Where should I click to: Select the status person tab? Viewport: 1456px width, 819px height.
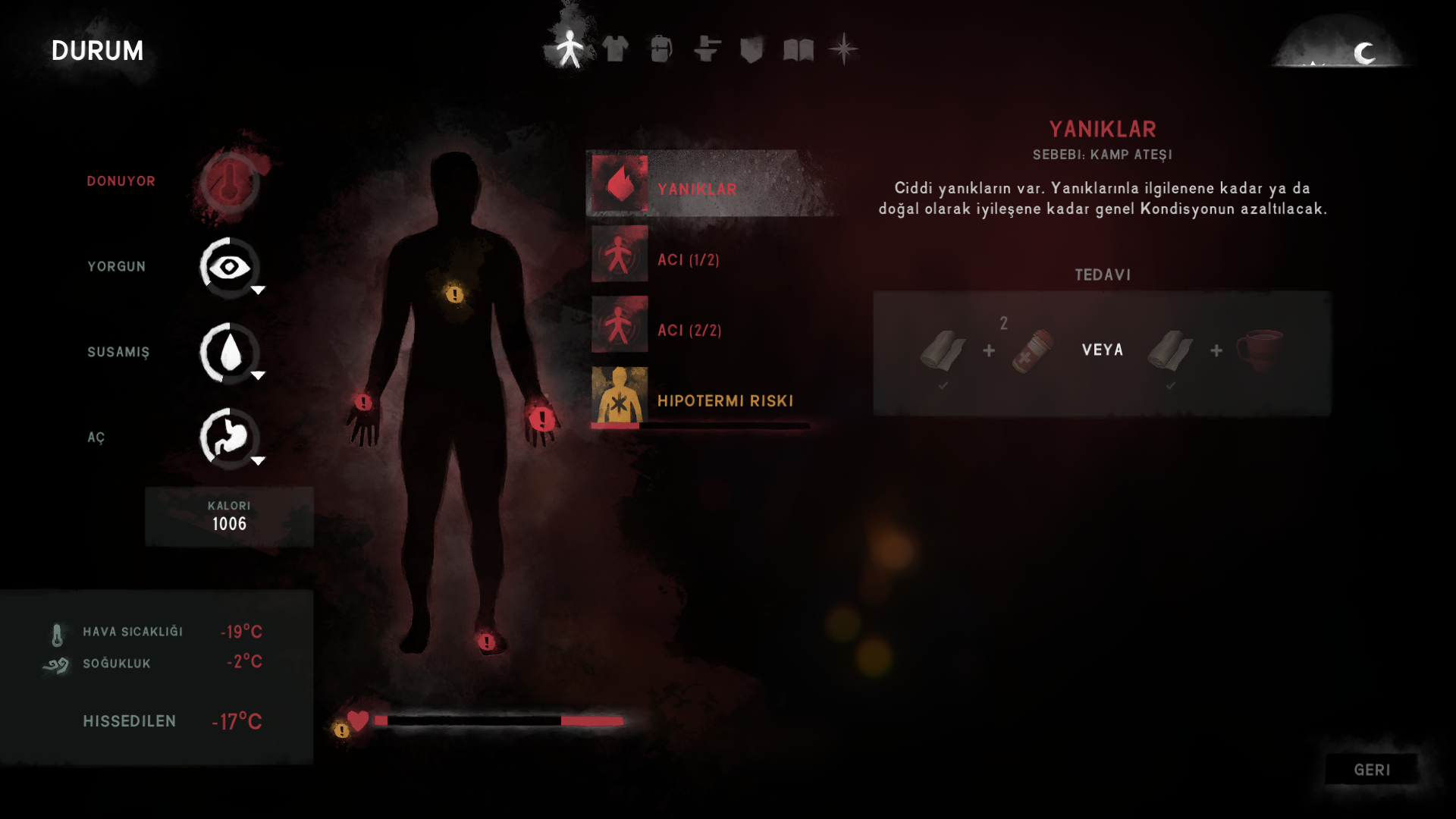570,49
